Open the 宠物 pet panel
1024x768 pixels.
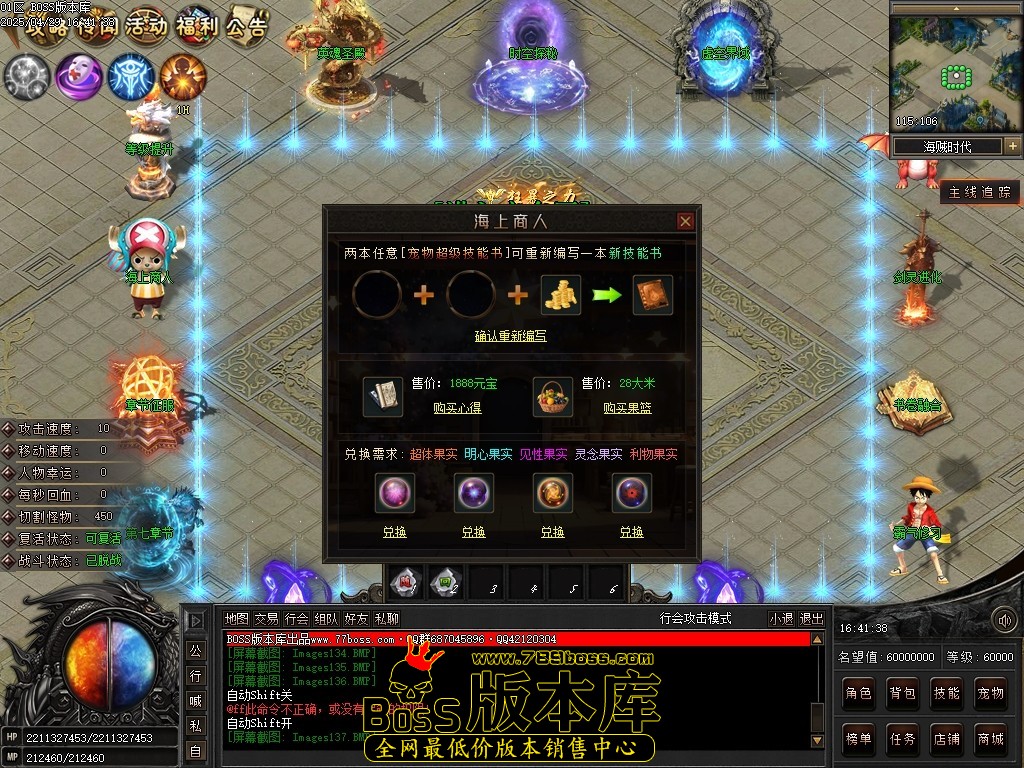coord(990,692)
